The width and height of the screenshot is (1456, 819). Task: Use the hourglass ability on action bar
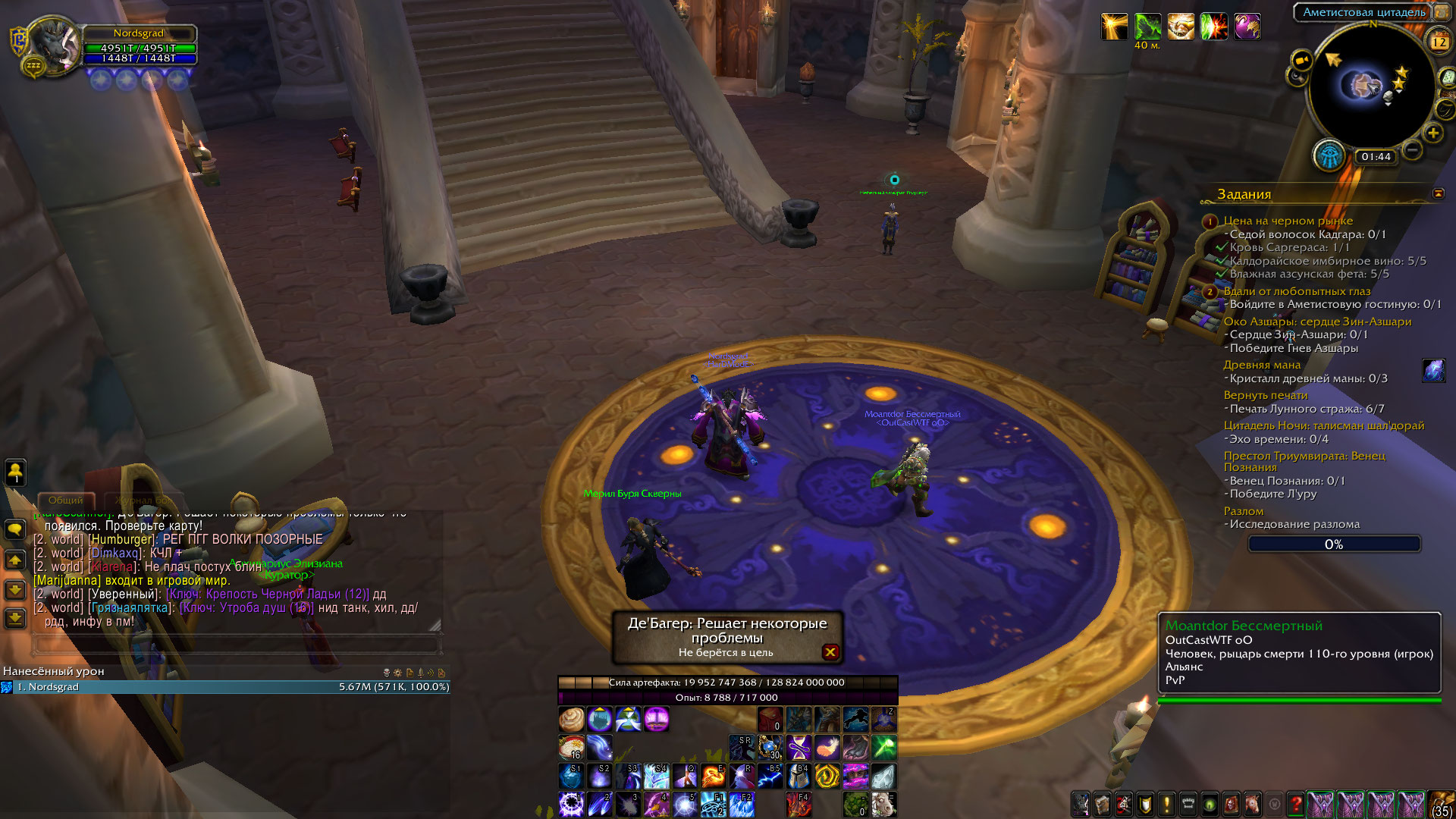point(799,748)
